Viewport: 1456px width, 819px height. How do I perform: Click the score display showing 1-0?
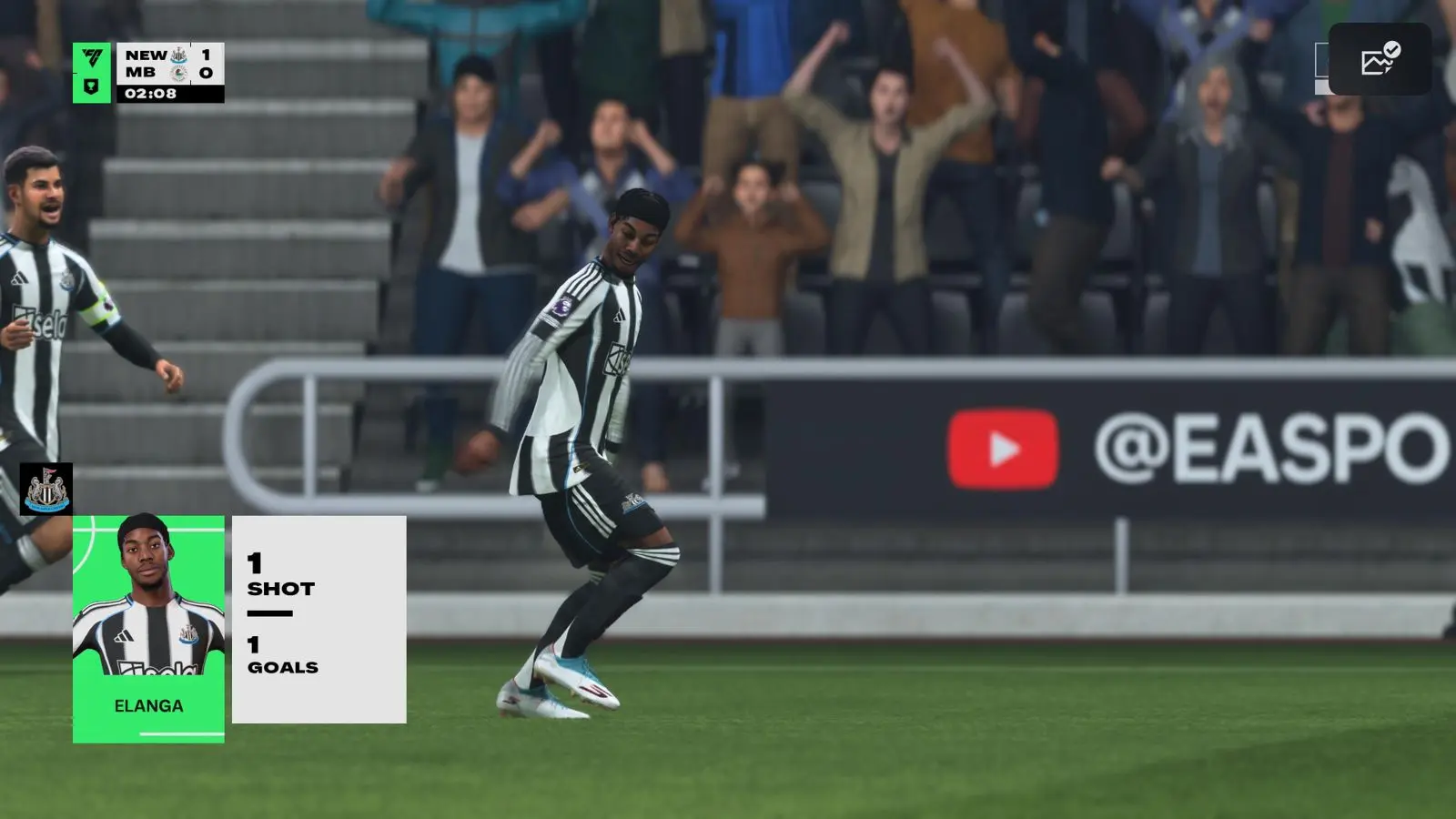pyautogui.click(x=206, y=65)
